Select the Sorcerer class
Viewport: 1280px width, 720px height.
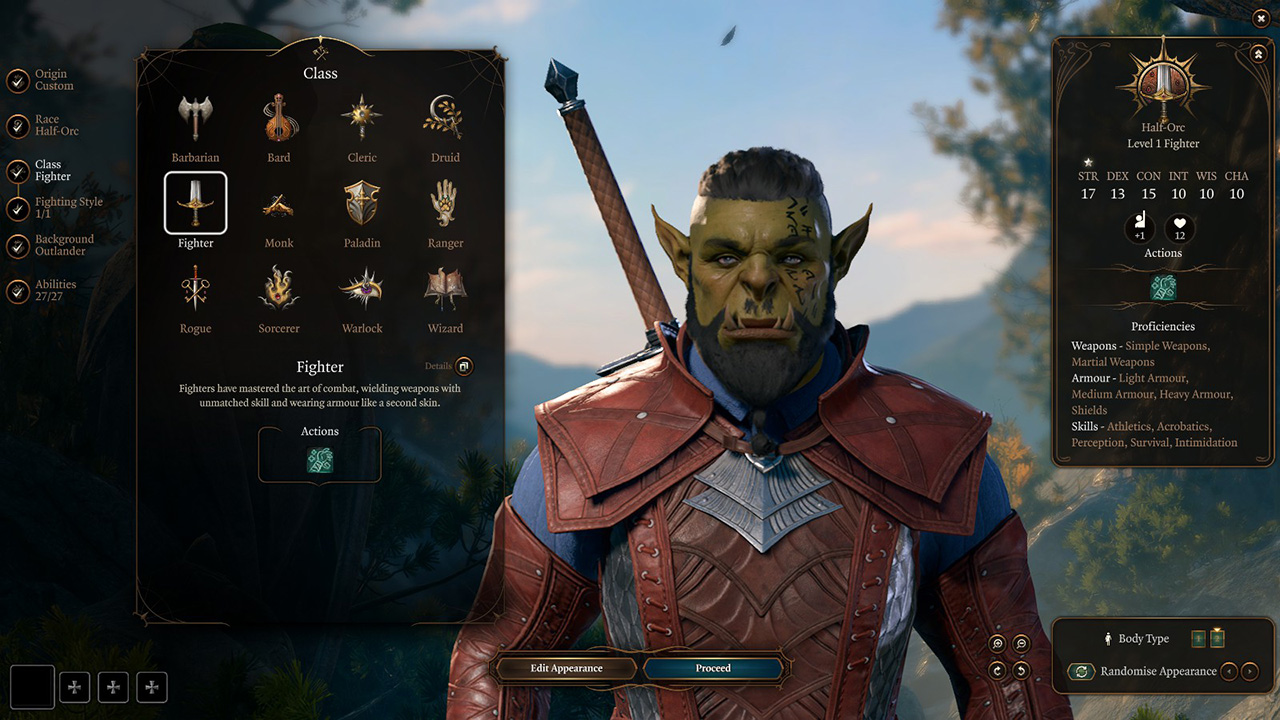tap(279, 289)
